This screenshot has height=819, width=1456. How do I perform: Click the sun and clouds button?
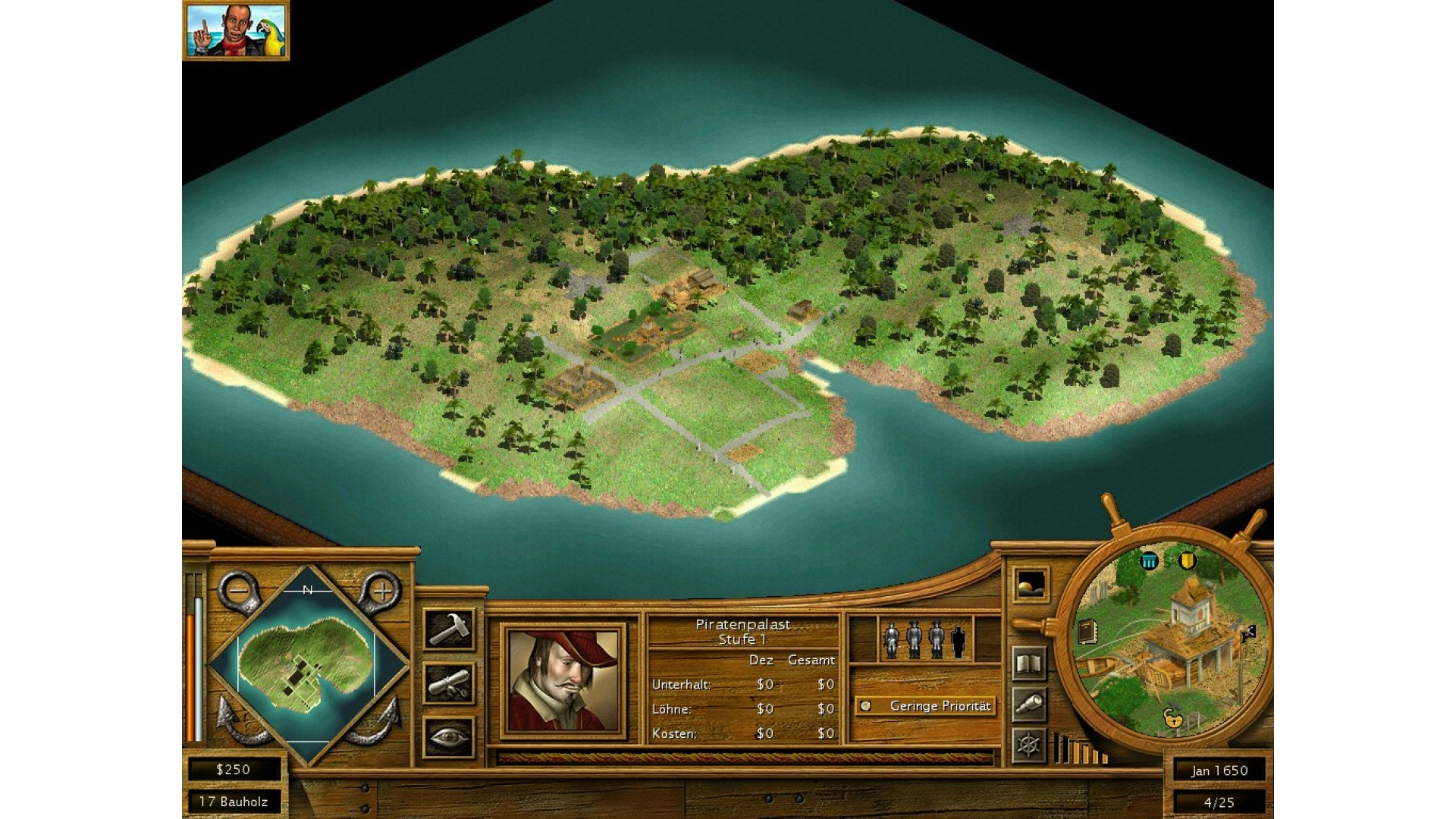(x=1031, y=585)
